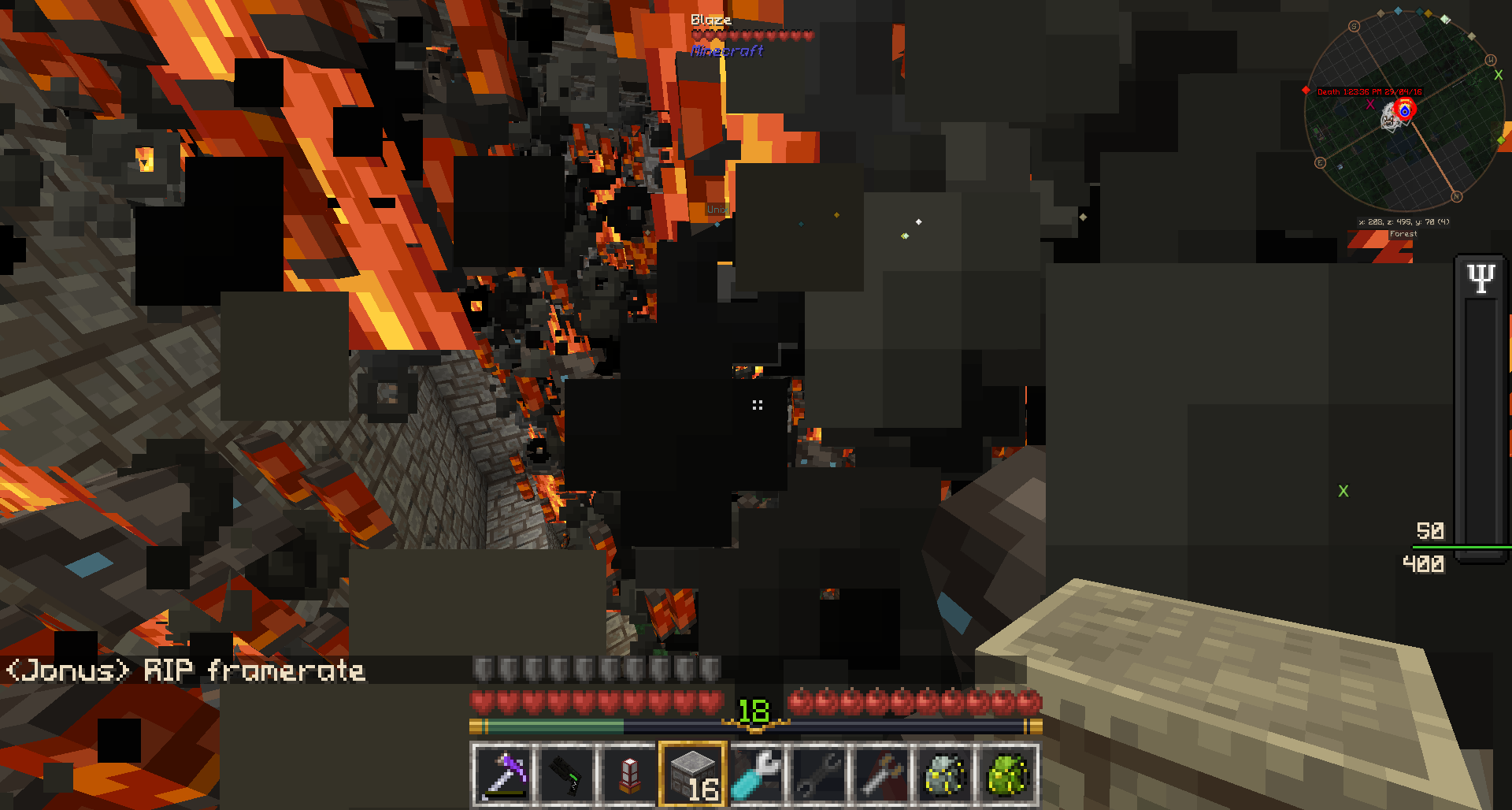Viewport: 1512px width, 810px height.
Task: Select the dark grey wrench slot
Action: click(x=818, y=774)
